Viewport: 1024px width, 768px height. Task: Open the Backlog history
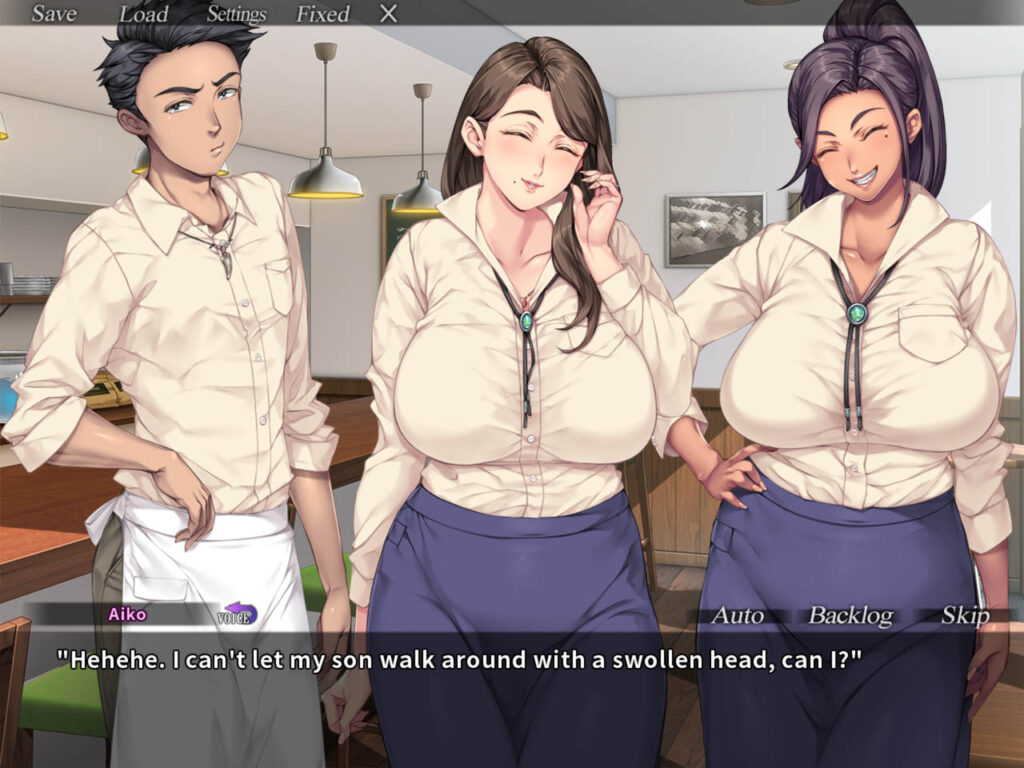coord(850,615)
